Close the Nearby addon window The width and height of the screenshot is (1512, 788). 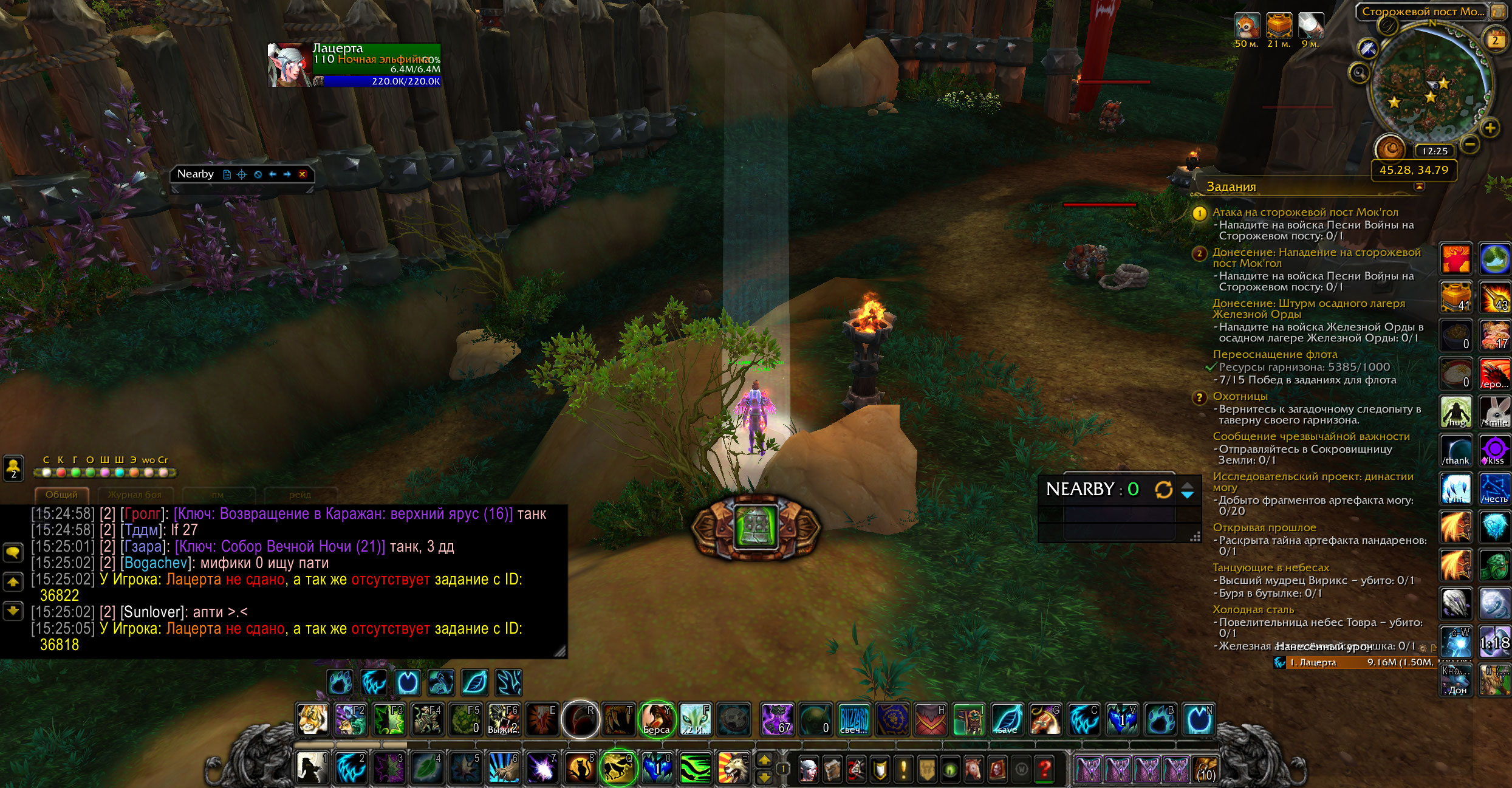(x=302, y=174)
